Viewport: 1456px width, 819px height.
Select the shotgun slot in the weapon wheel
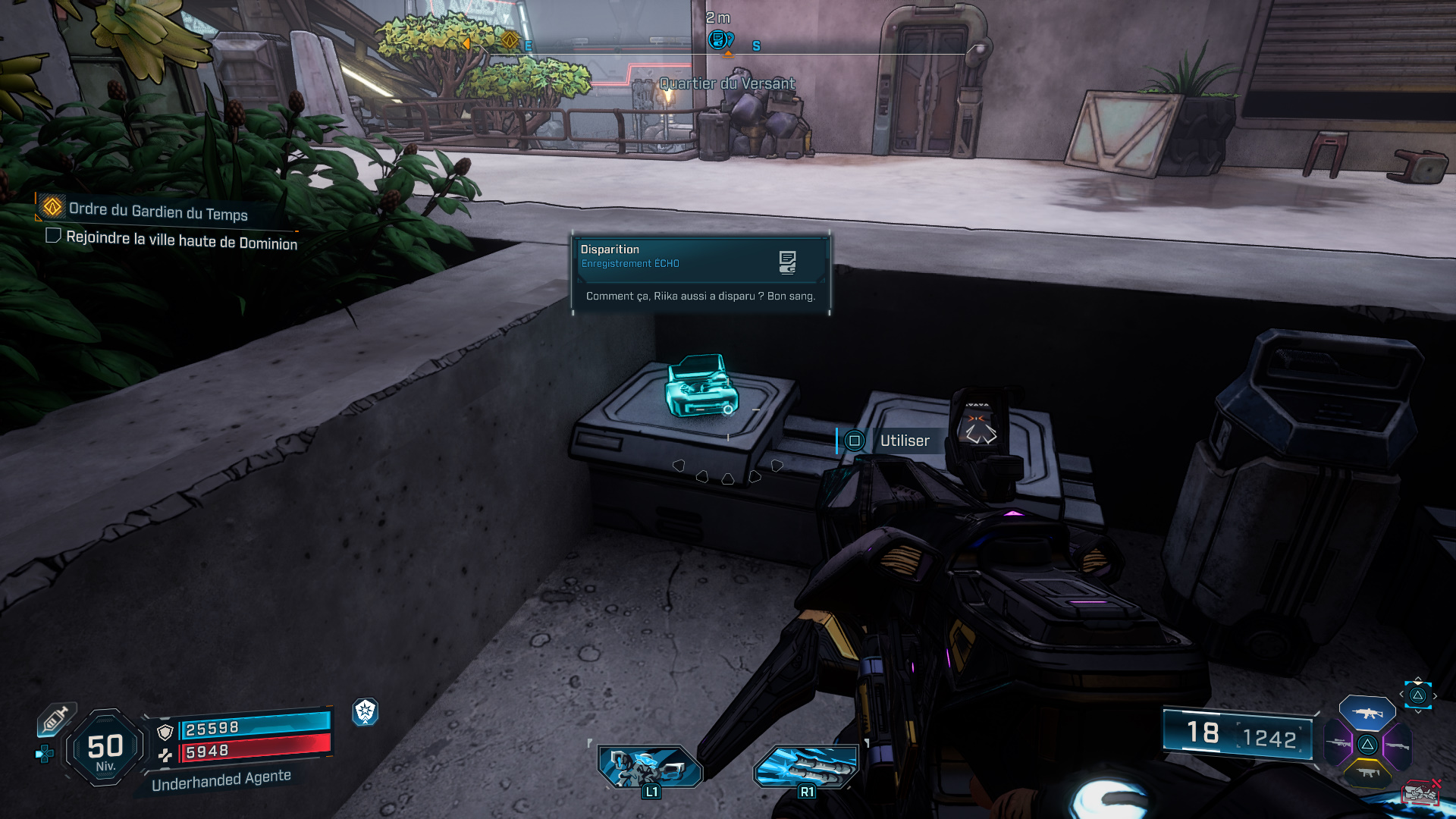(1397, 745)
